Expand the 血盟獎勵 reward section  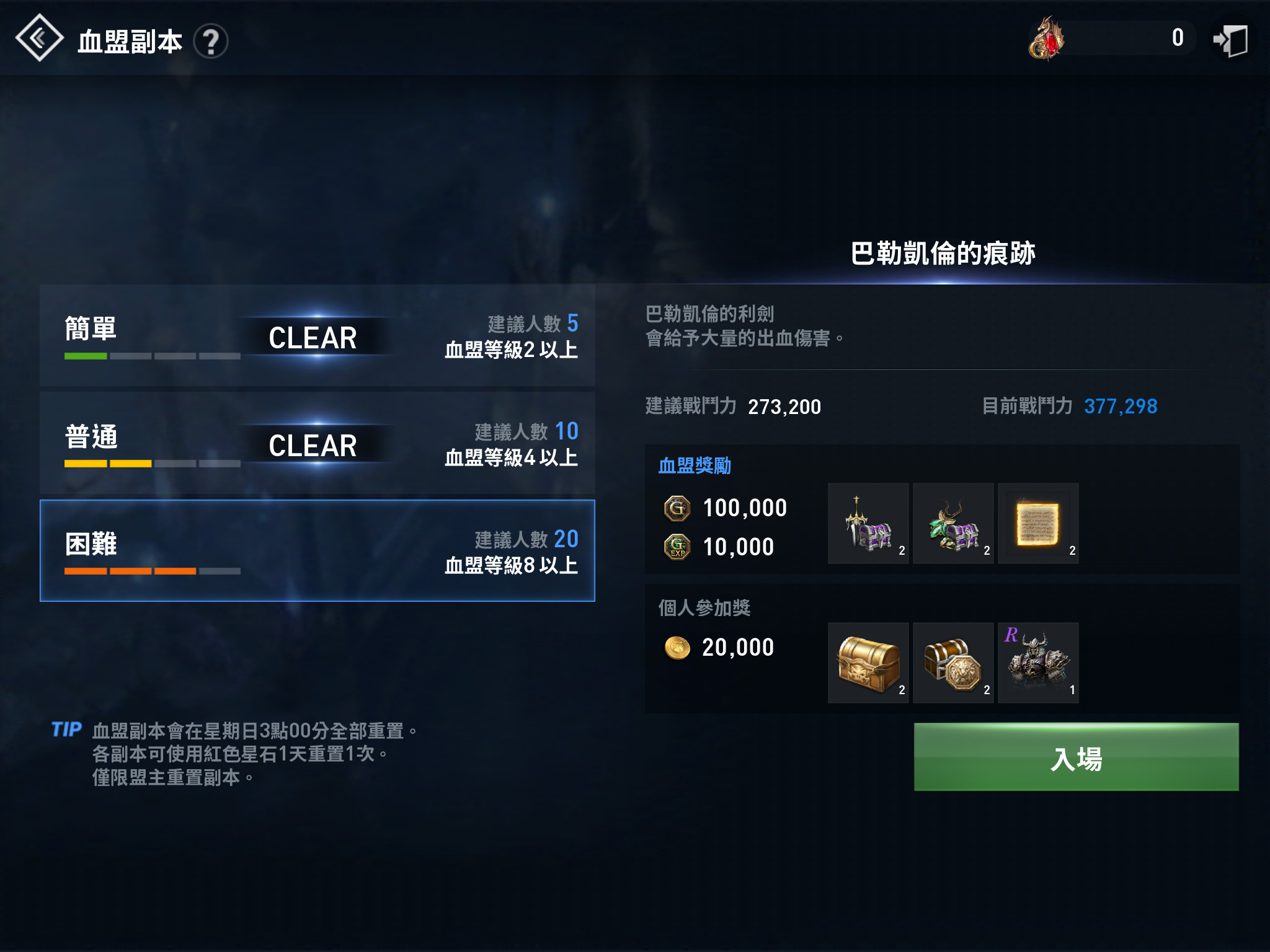695,467
